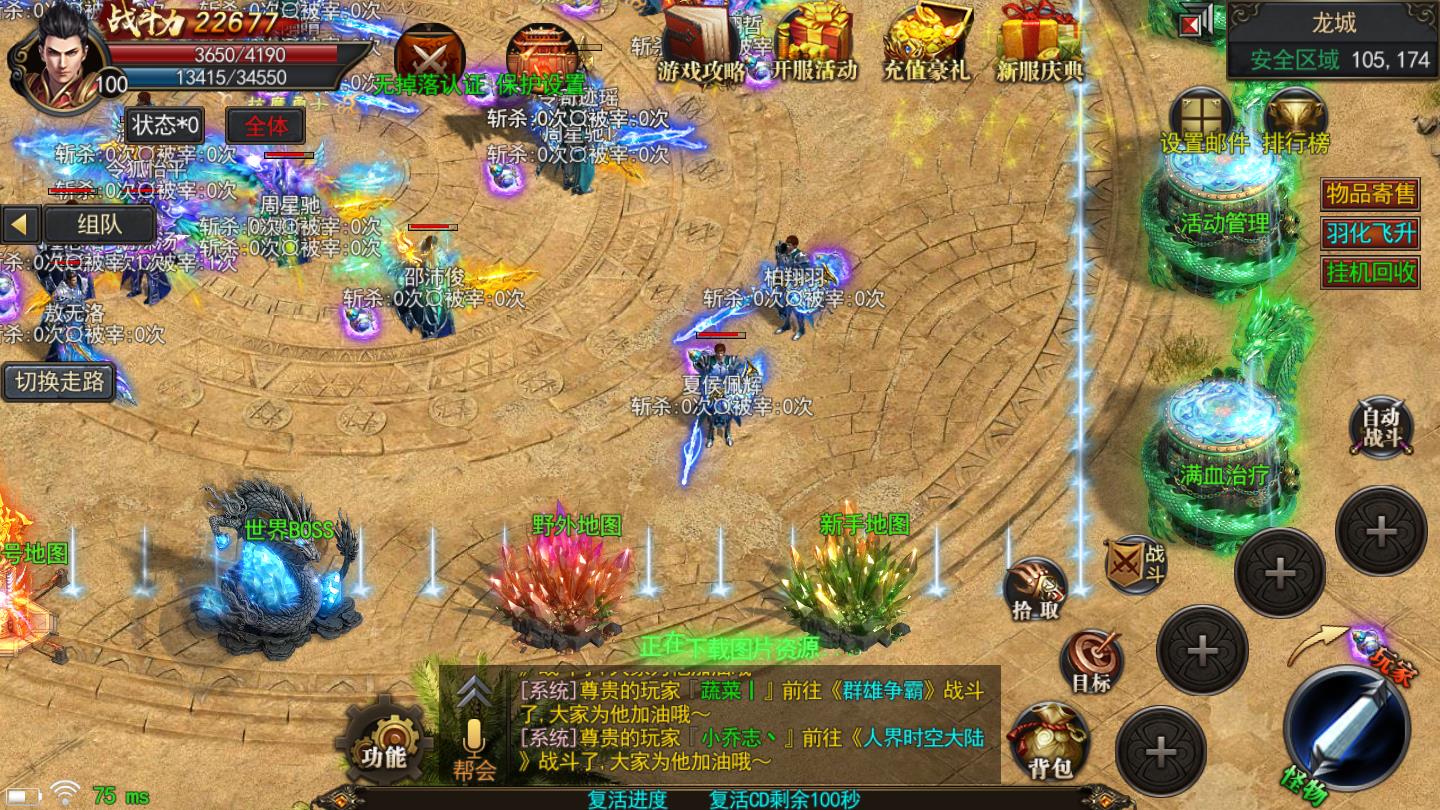The width and height of the screenshot is (1440, 810).
Task: Toggle 切换走路 walk mode
Action: [x=58, y=381]
